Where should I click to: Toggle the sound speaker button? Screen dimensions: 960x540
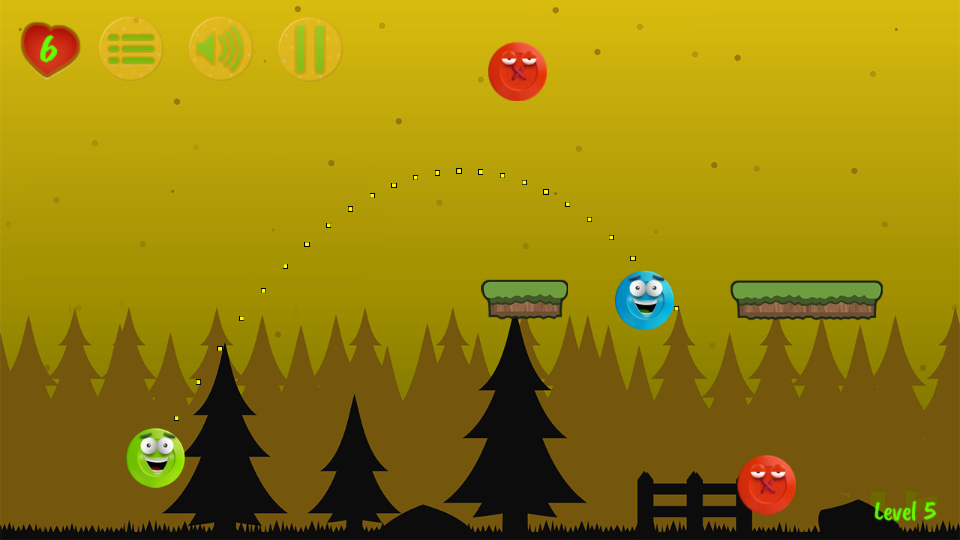point(220,49)
